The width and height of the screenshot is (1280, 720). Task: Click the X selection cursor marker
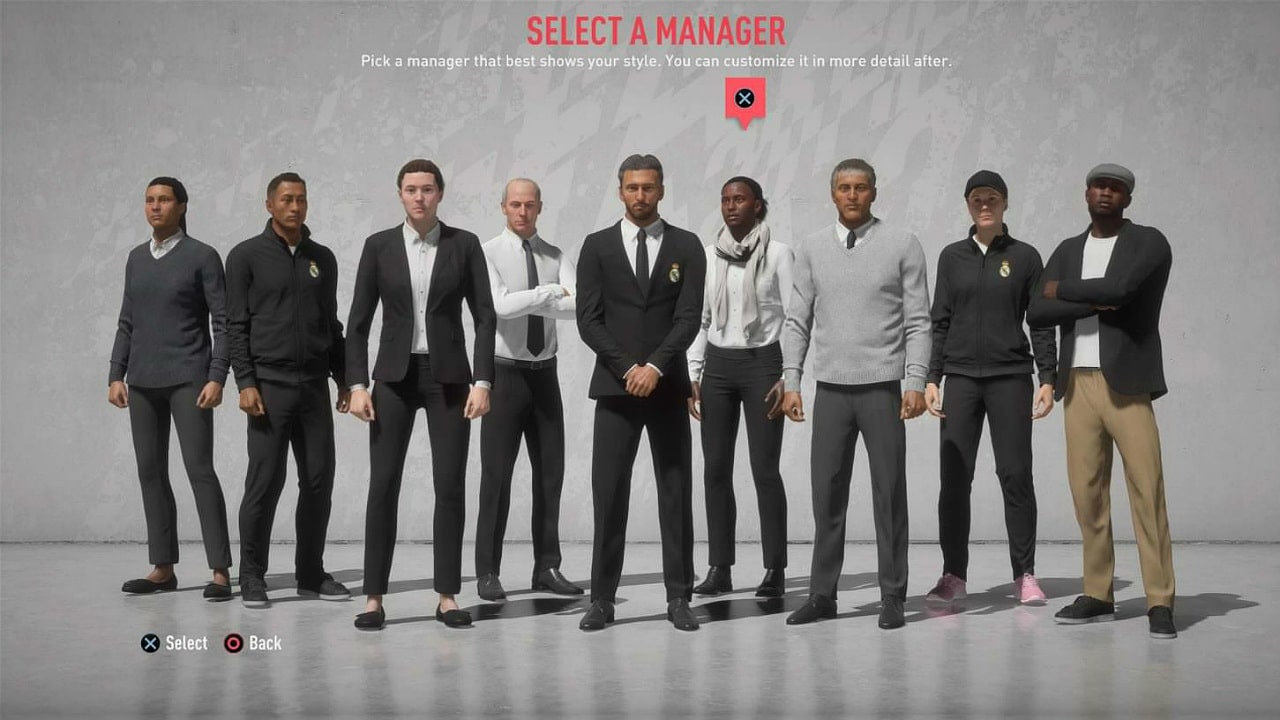(x=744, y=99)
